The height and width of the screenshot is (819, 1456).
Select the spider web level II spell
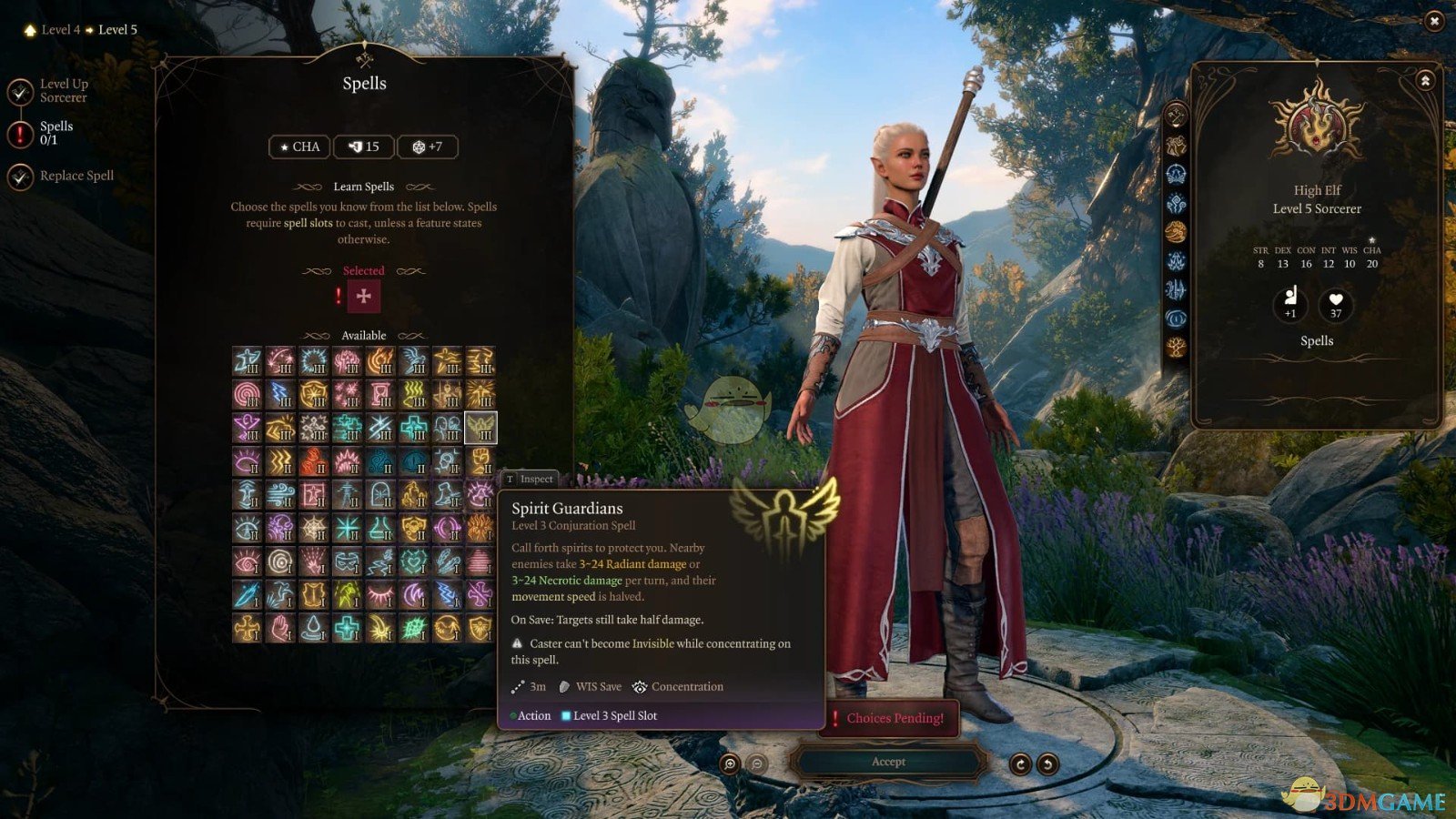314,528
